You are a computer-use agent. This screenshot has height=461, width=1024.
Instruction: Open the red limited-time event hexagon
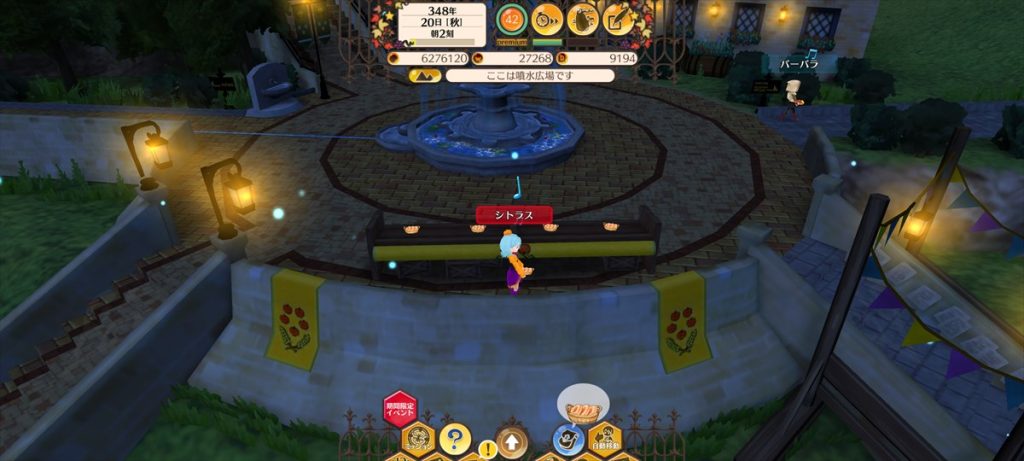399,408
